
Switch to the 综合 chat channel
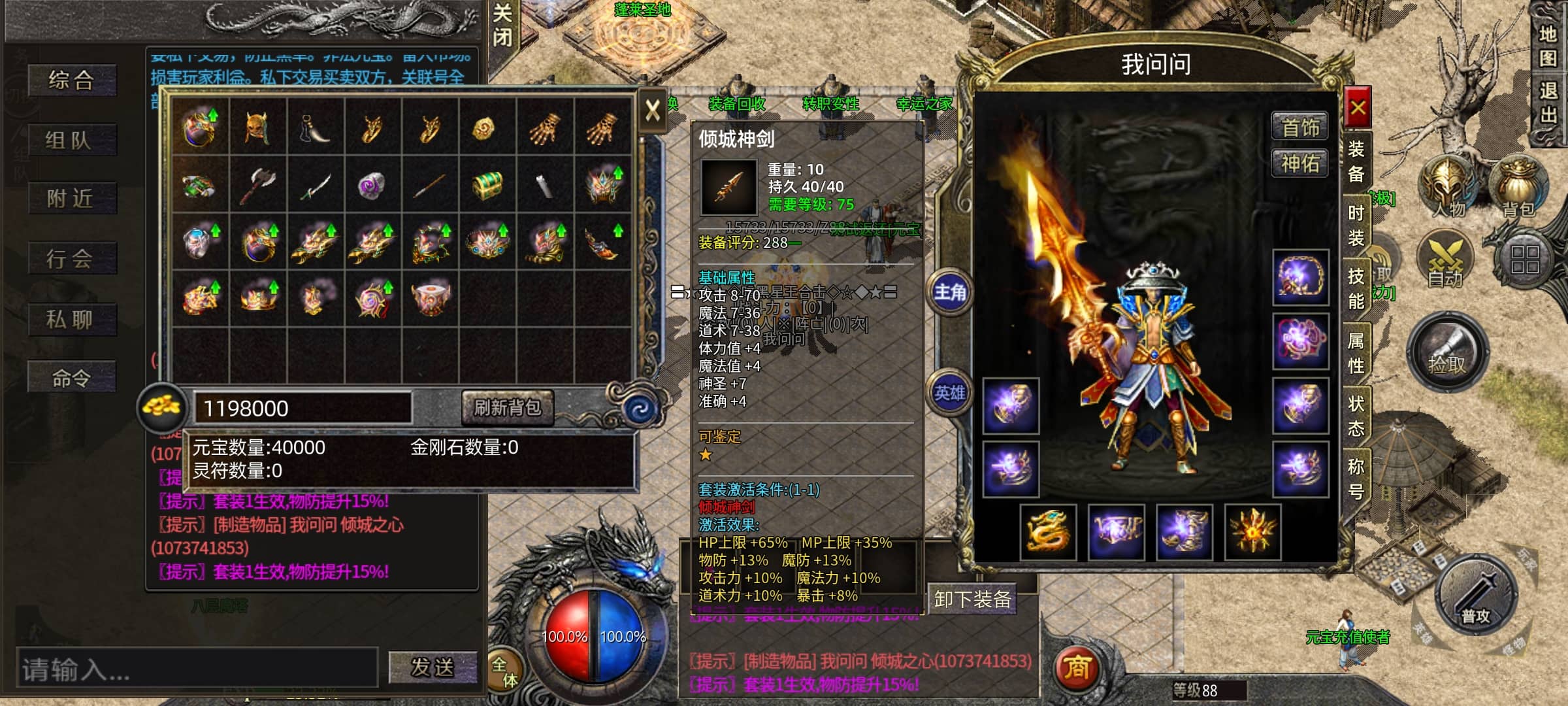point(72,80)
